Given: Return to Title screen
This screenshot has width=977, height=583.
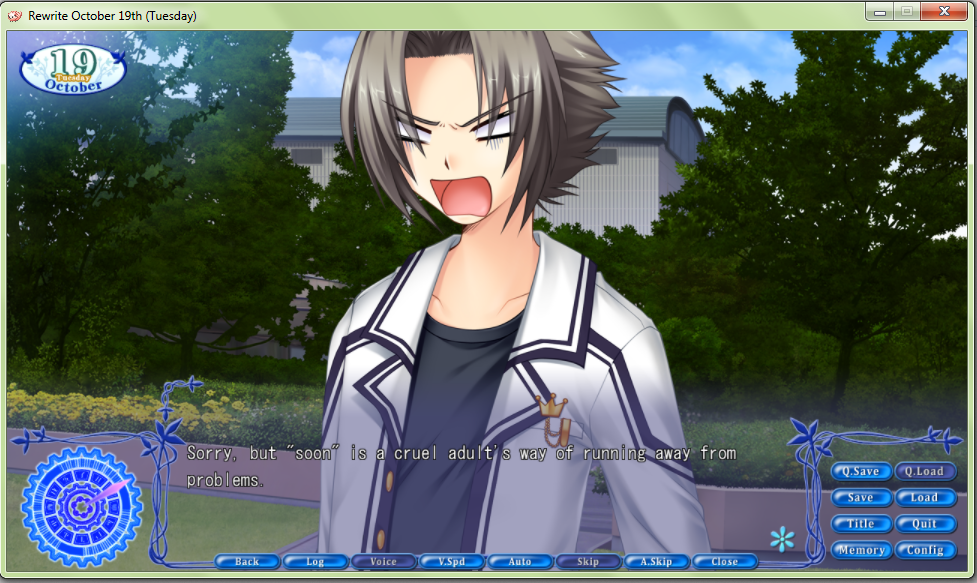Looking at the screenshot, I should tap(860, 523).
